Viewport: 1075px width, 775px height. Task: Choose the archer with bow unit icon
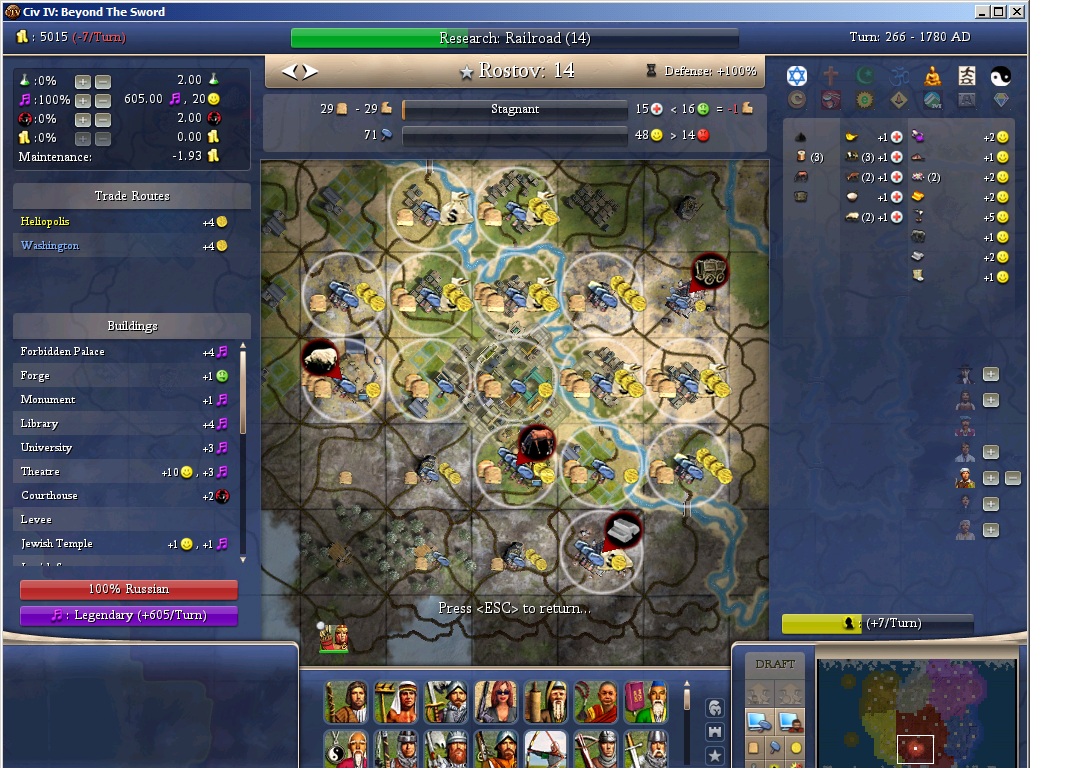[545, 749]
